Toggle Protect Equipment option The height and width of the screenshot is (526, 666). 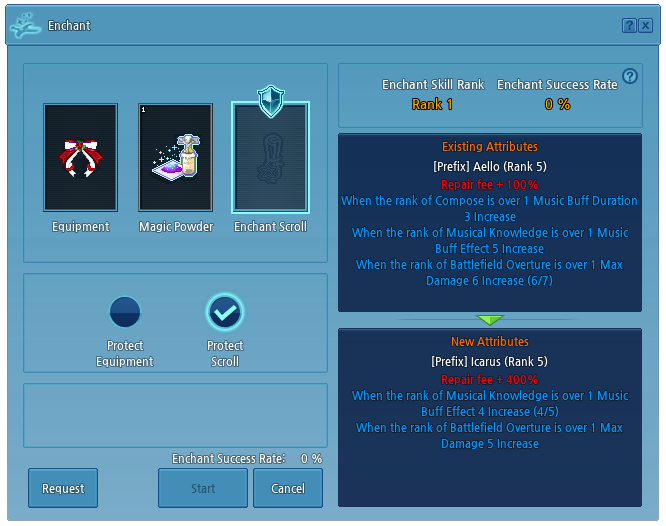coord(125,313)
